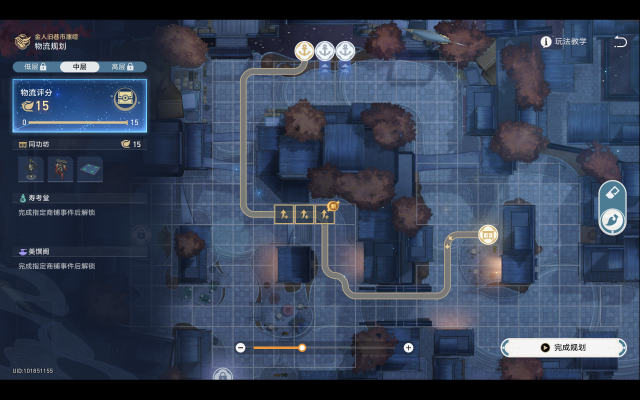Image resolution: width=640 pixels, height=400 pixels.
Task: Click the map zoom slider handle
Action: (x=302, y=347)
